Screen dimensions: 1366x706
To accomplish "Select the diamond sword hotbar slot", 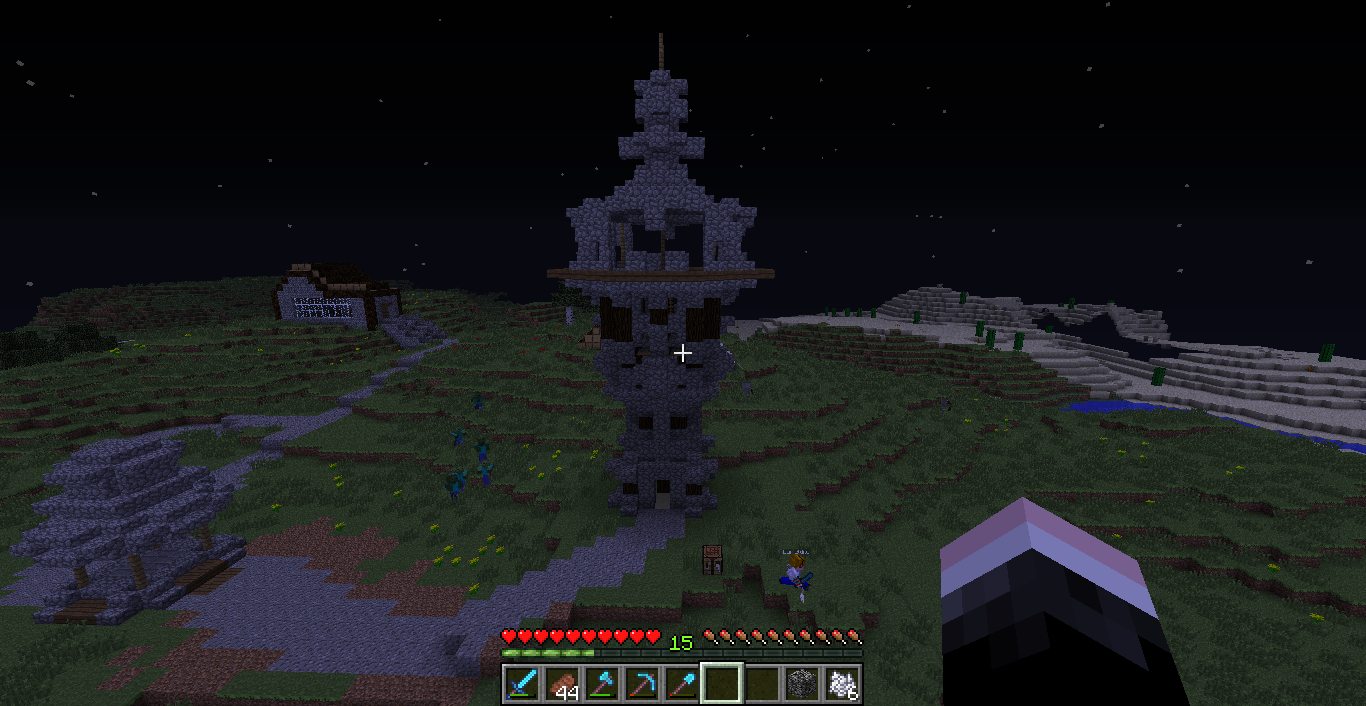I will pos(522,684).
